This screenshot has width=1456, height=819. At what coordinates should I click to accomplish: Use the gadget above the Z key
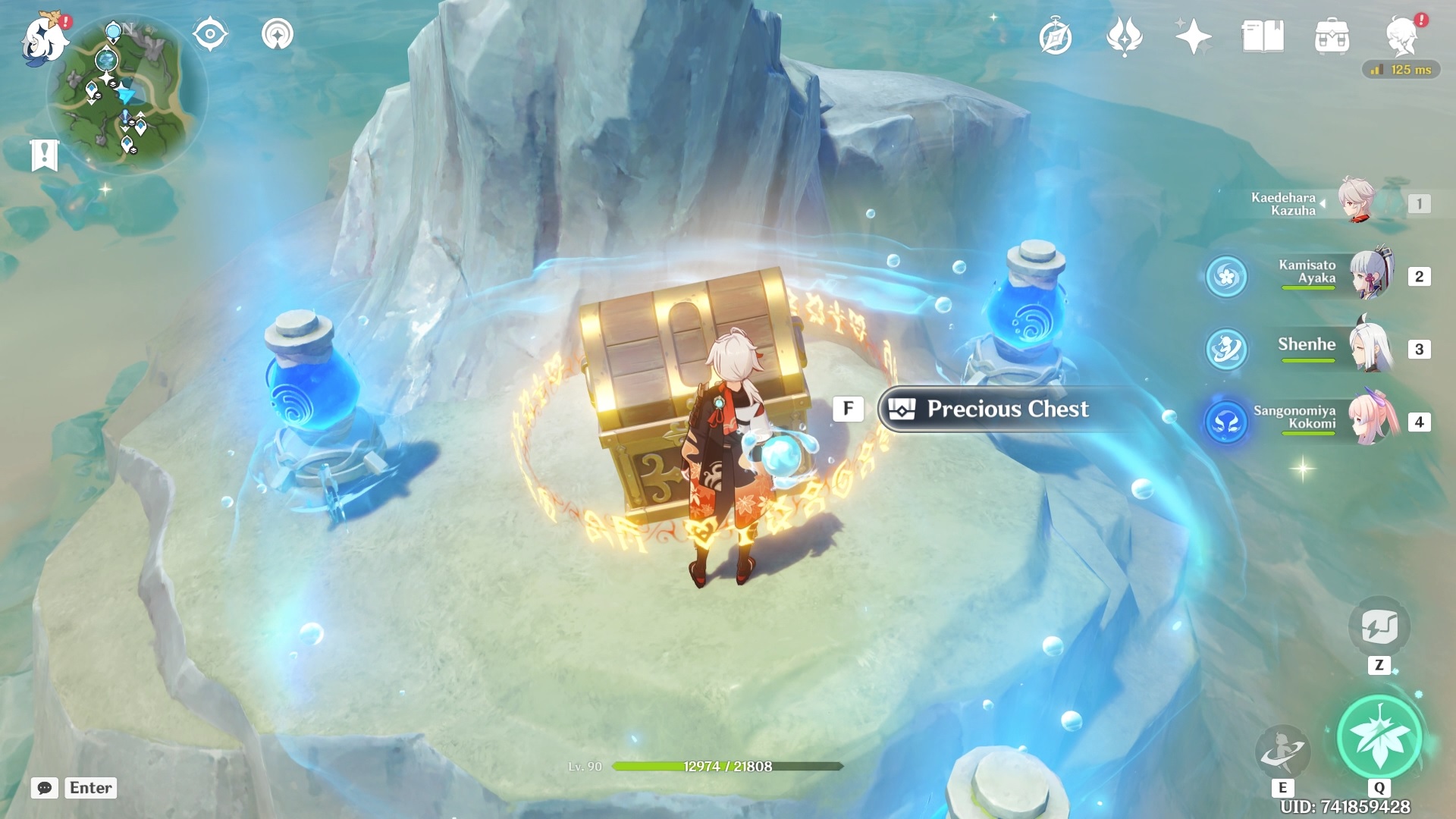coord(1379,627)
